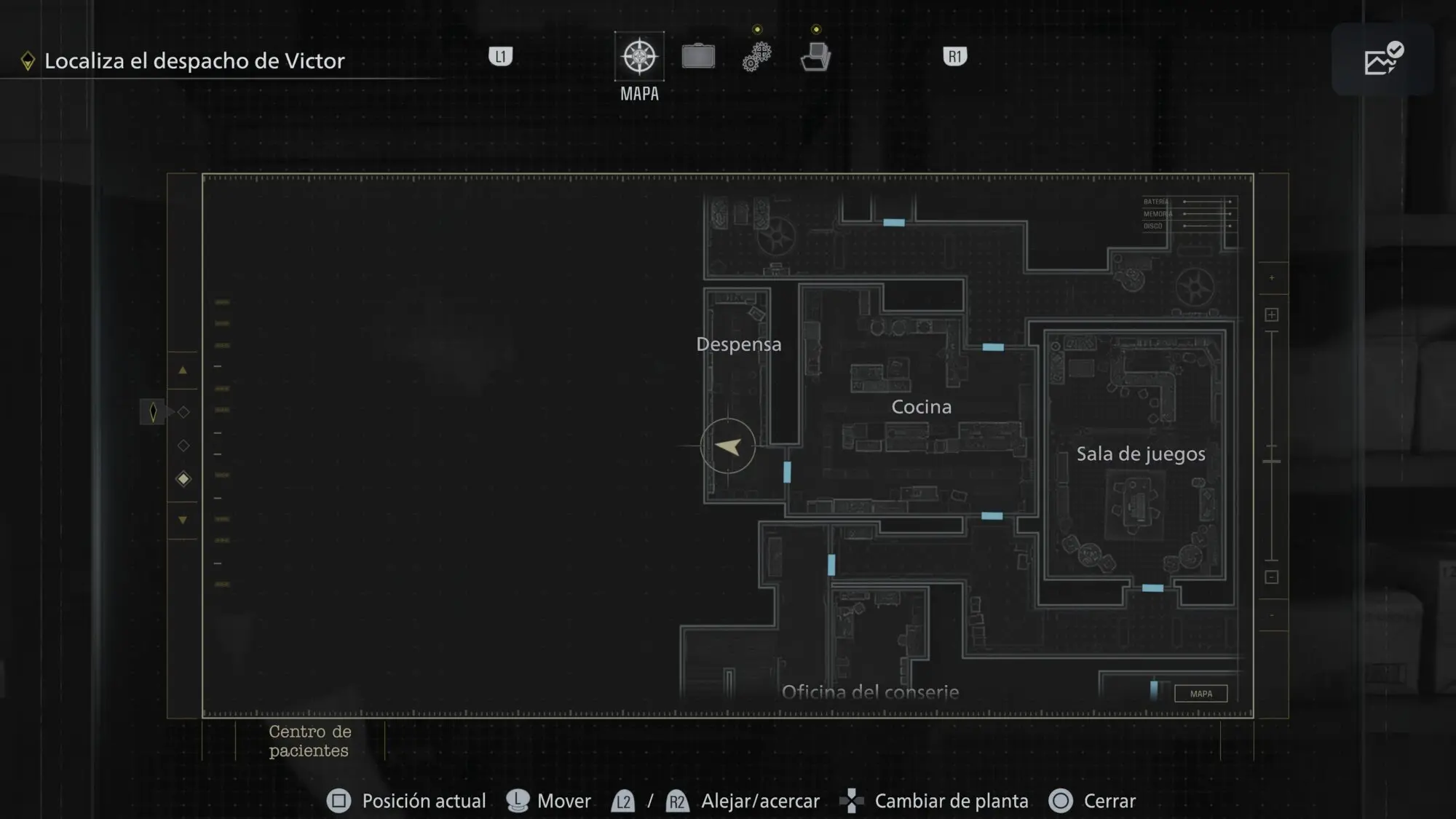
Task: Select the MAPA compass tab
Action: point(639,57)
